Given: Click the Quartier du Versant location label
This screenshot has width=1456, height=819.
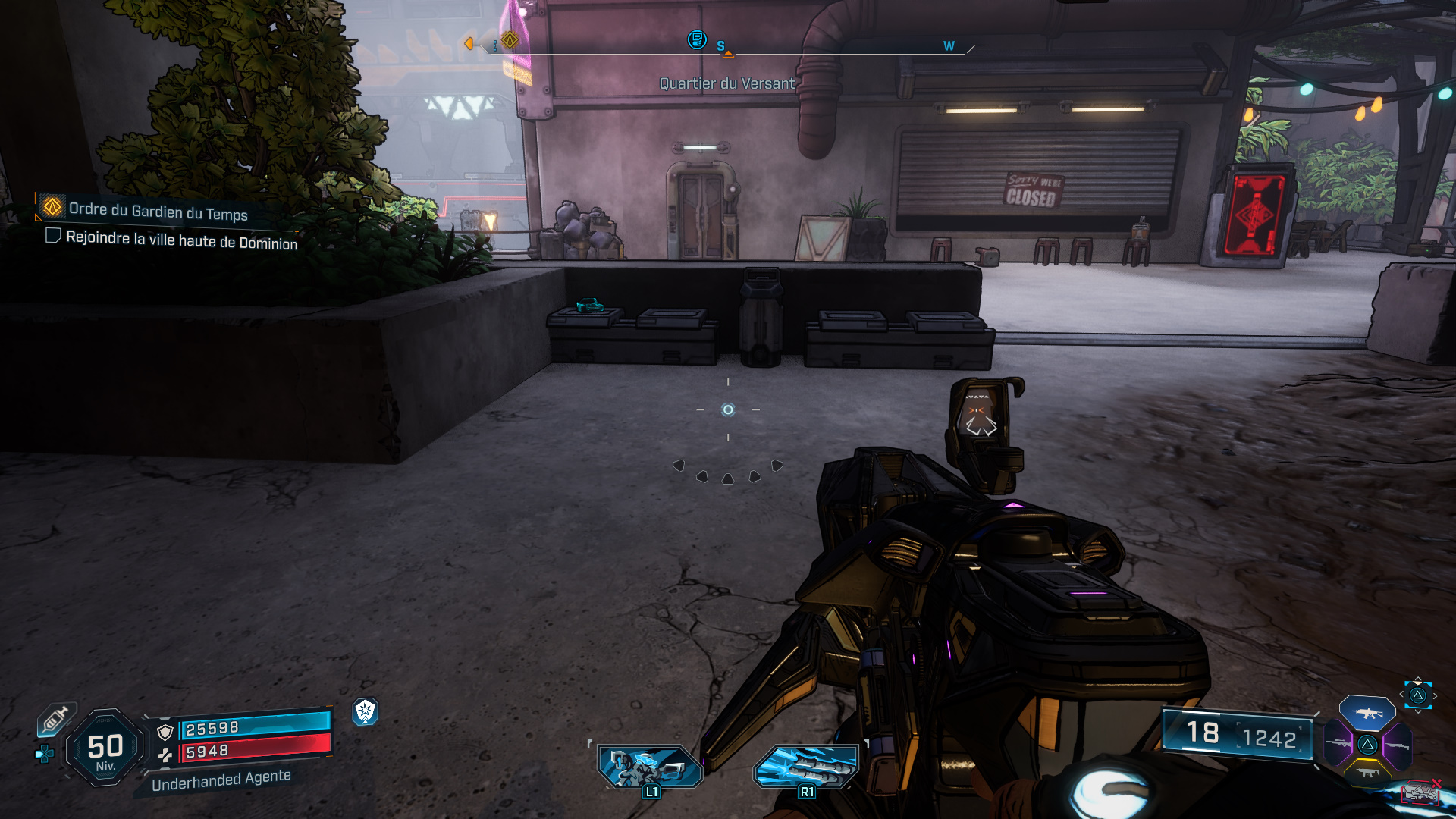Looking at the screenshot, I should pos(726,85).
